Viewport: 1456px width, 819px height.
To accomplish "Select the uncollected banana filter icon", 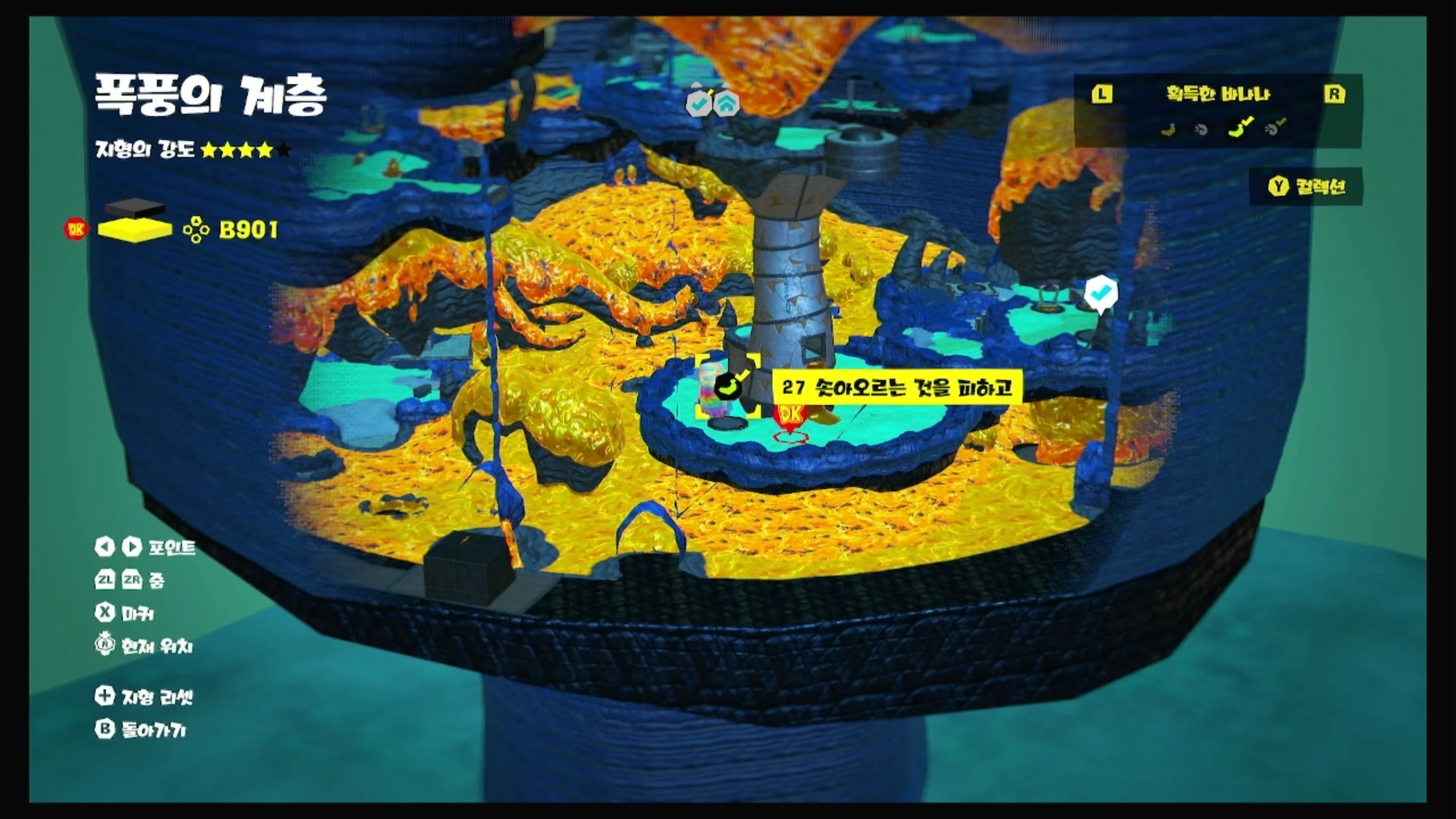I will [1168, 130].
